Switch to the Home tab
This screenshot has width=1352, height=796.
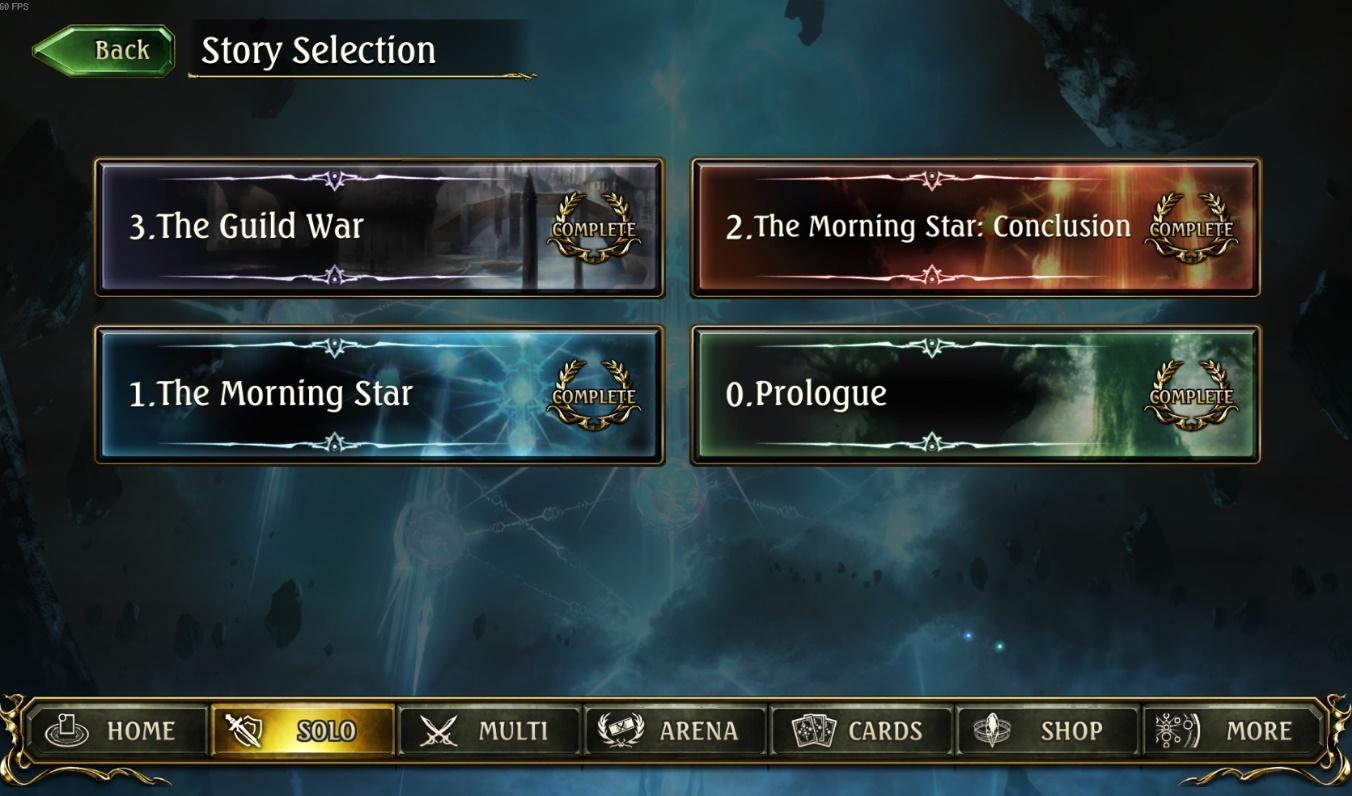pos(115,731)
